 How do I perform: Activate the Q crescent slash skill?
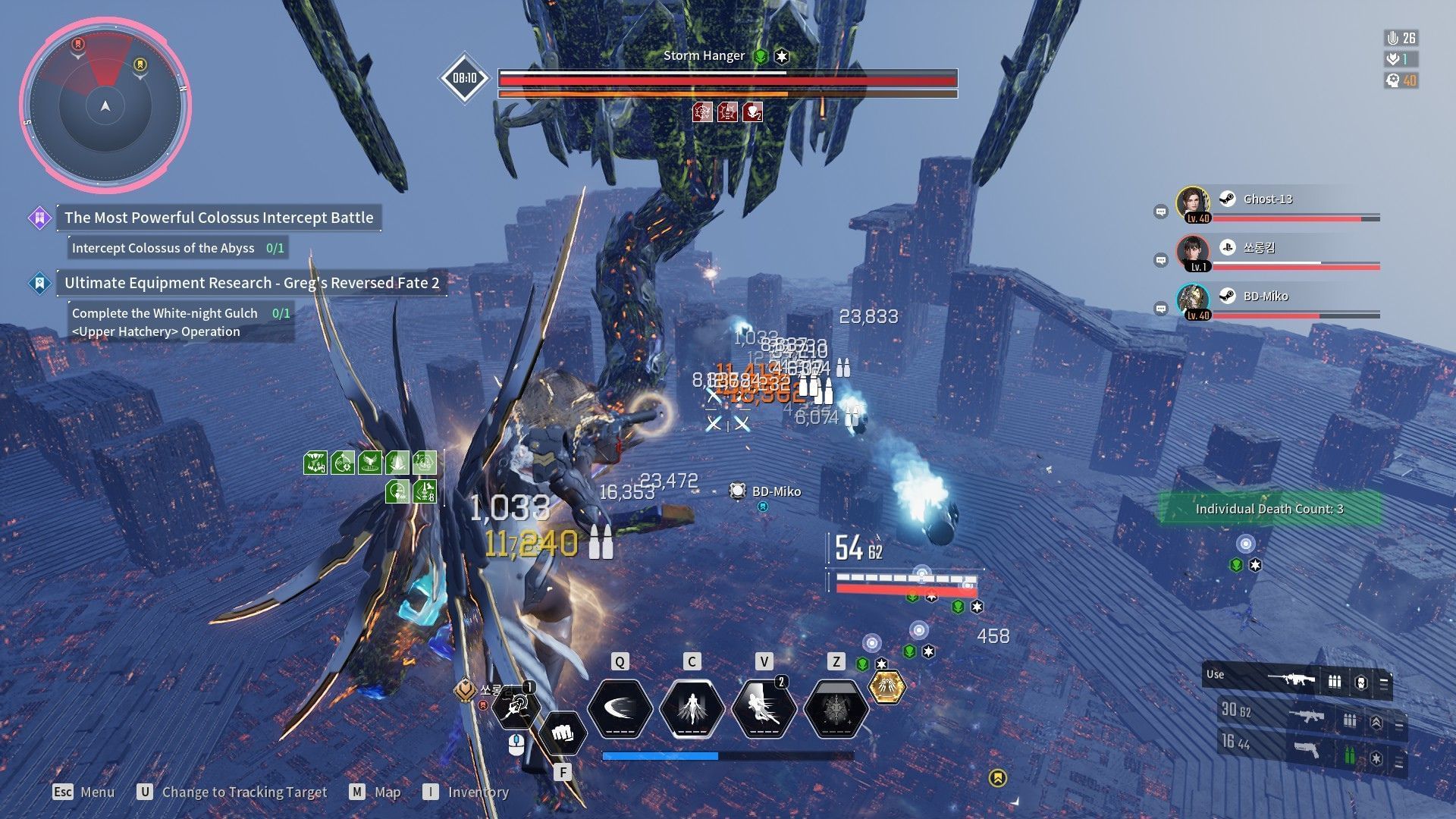[x=620, y=708]
